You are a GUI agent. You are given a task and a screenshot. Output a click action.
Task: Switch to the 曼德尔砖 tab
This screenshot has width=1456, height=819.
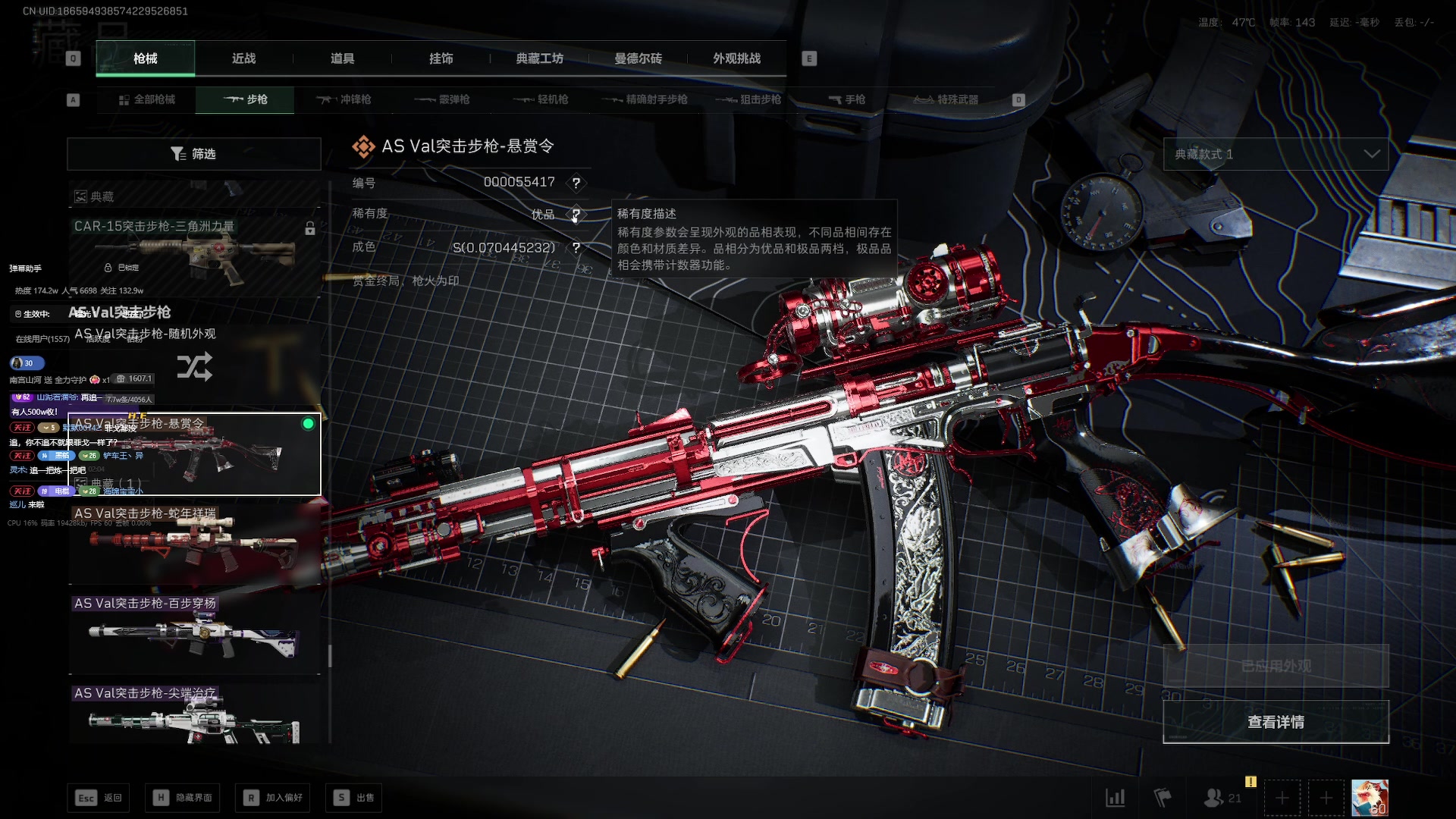pyautogui.click(x=638, y=58)
